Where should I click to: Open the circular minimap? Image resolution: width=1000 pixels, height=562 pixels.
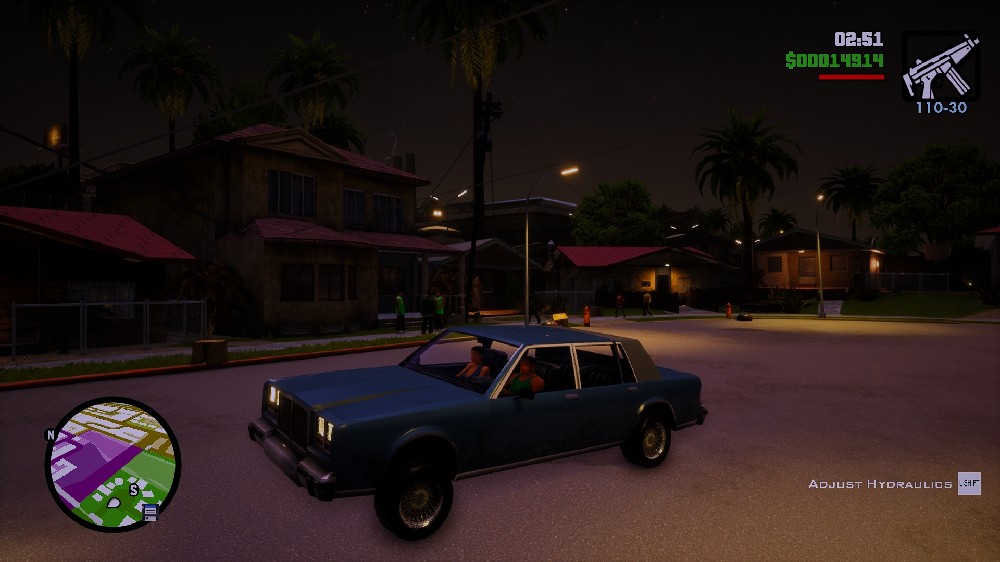click(112, 463)
